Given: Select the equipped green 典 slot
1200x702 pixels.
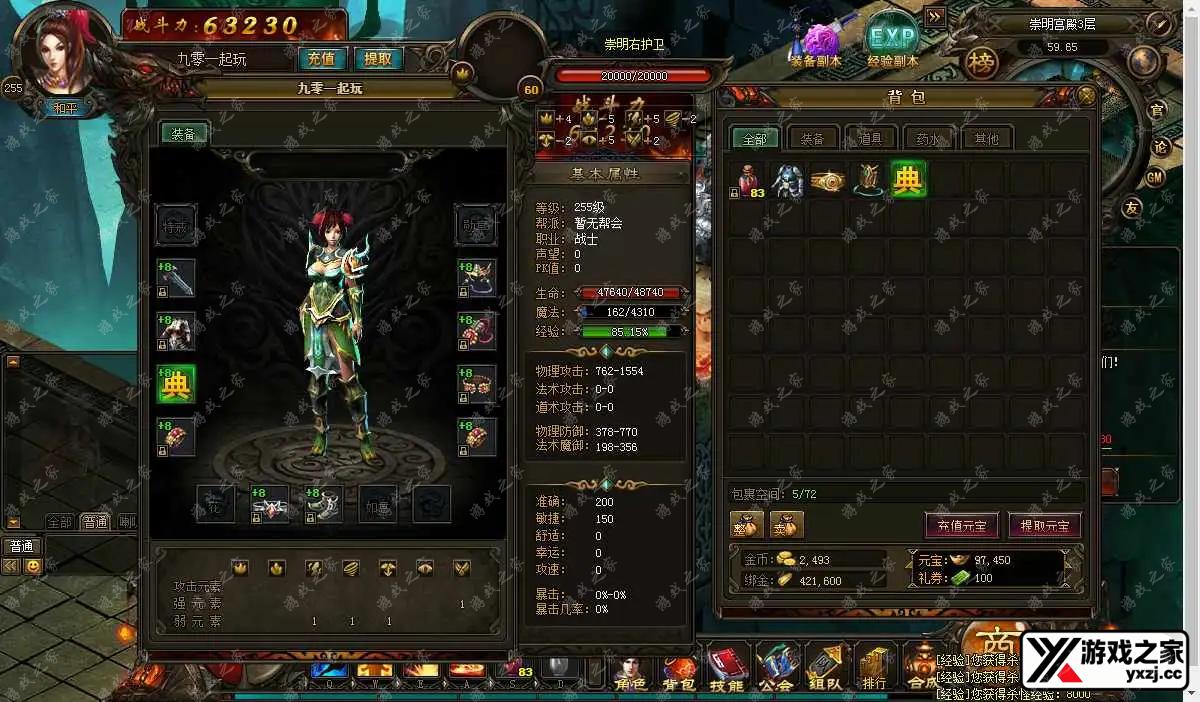Looking at the screenshot, I should [176, 385].
